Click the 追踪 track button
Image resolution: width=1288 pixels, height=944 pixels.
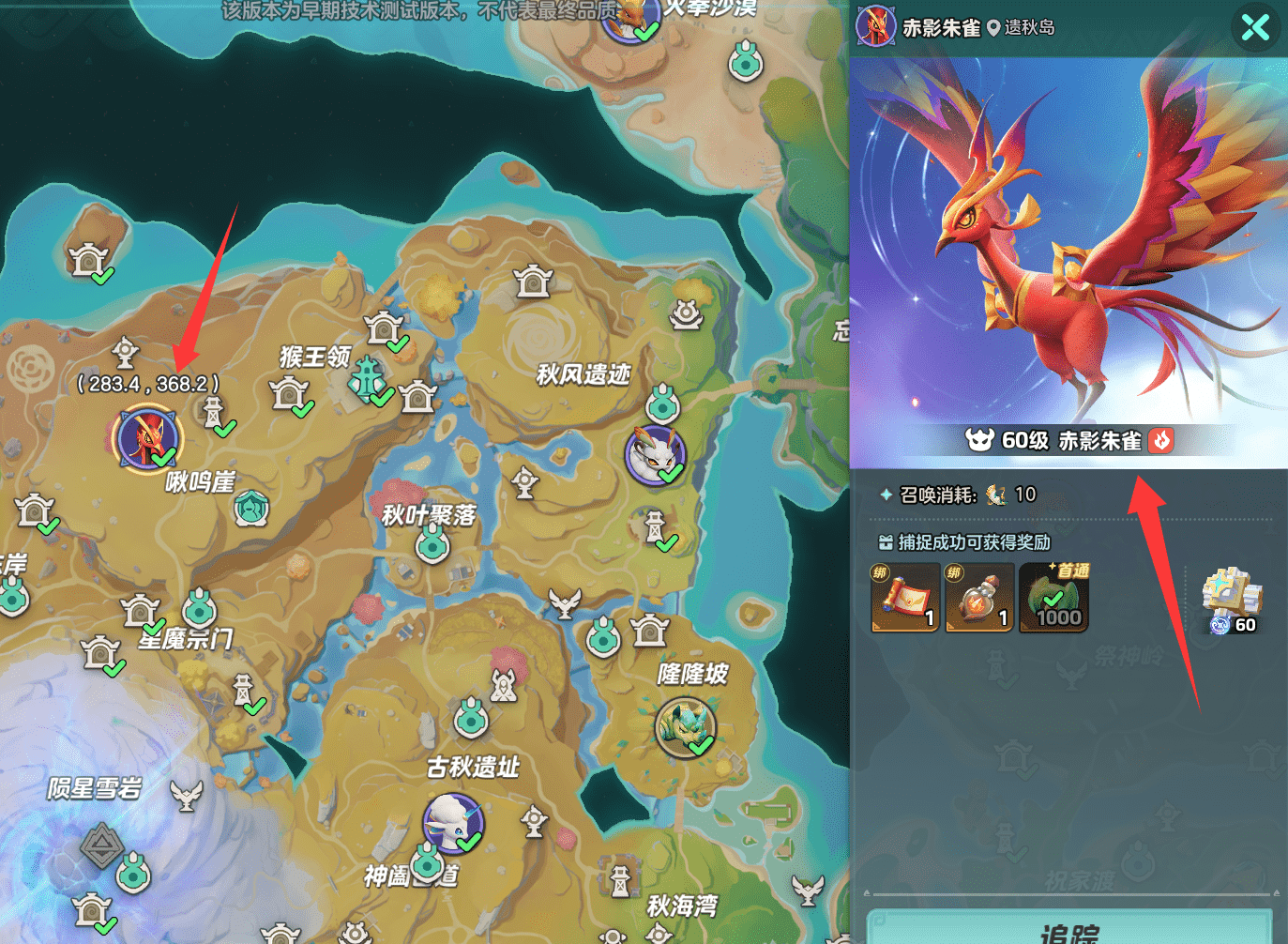click(x=1069, y=929)
